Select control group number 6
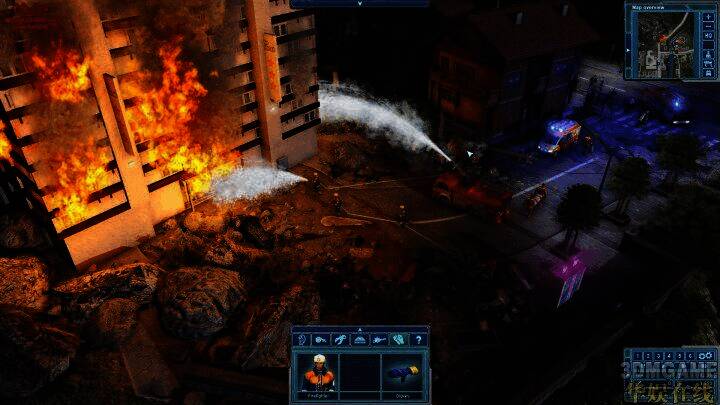 688,355
